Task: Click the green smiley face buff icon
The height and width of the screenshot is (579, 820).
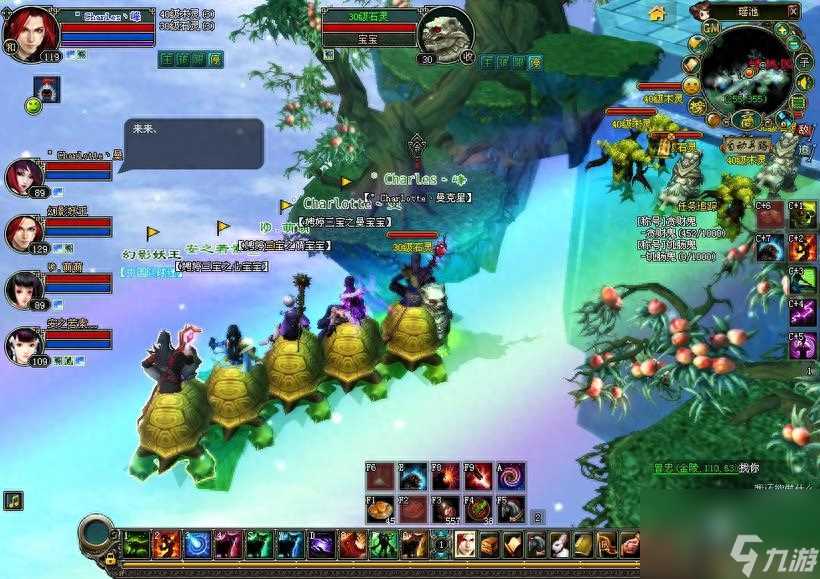Action: 34,105
